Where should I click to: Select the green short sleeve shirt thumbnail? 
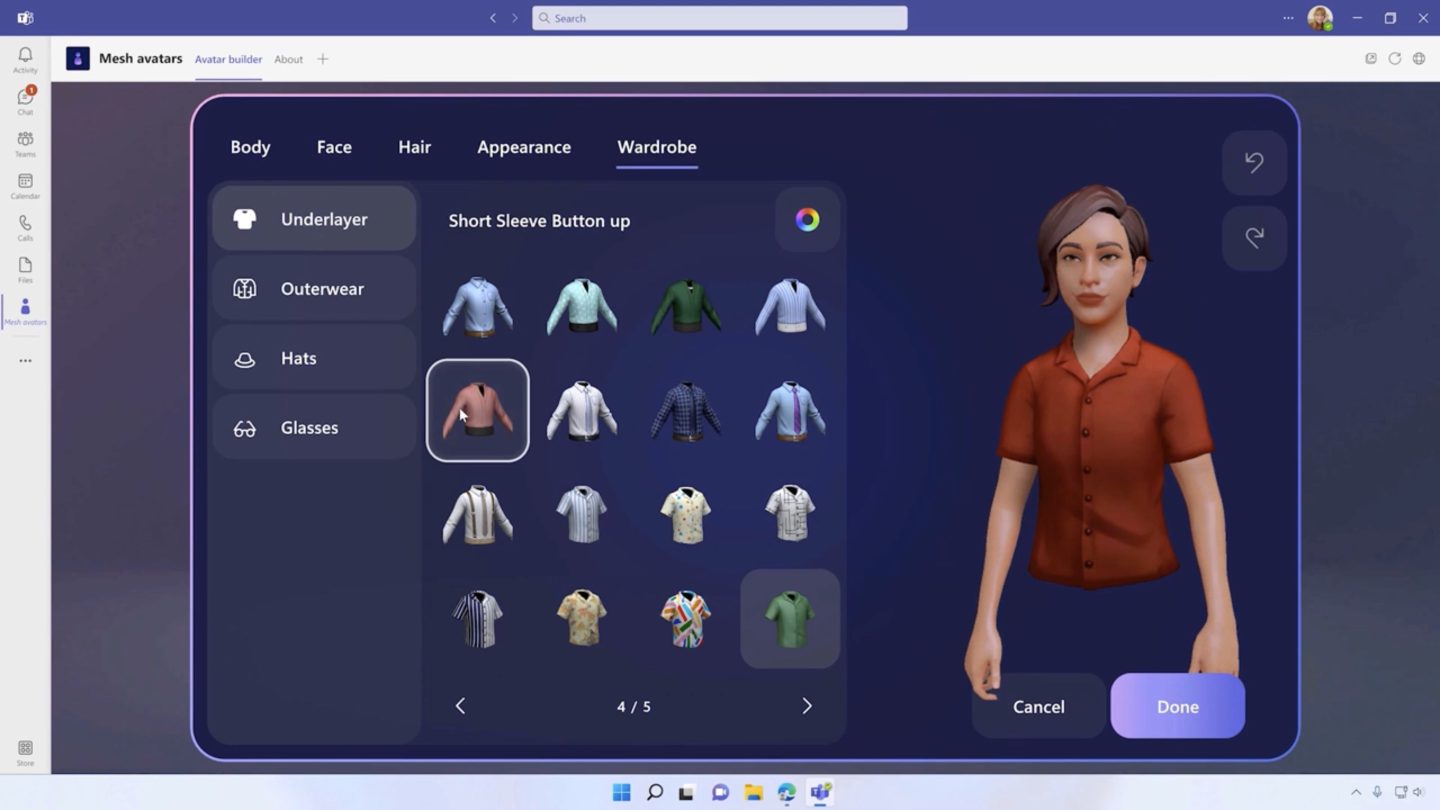[789, 617]
